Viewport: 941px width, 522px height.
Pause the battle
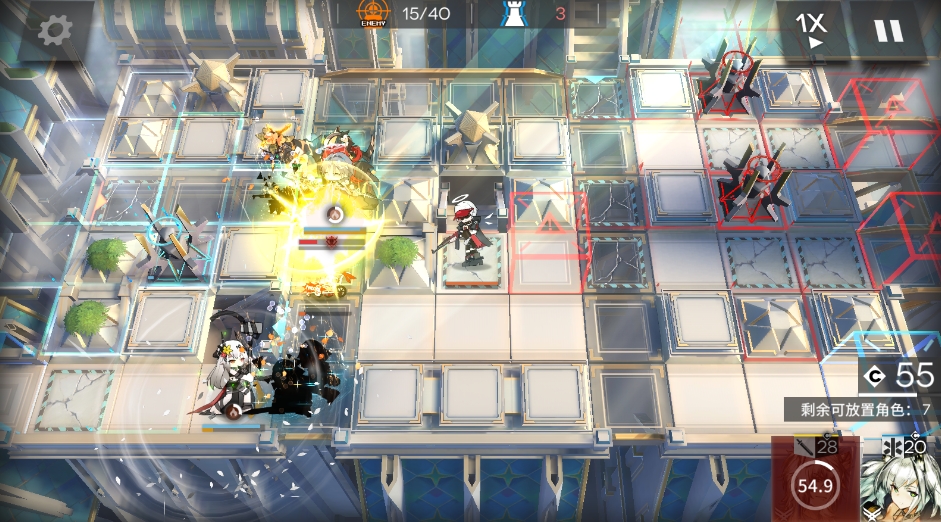click(888, 30)
